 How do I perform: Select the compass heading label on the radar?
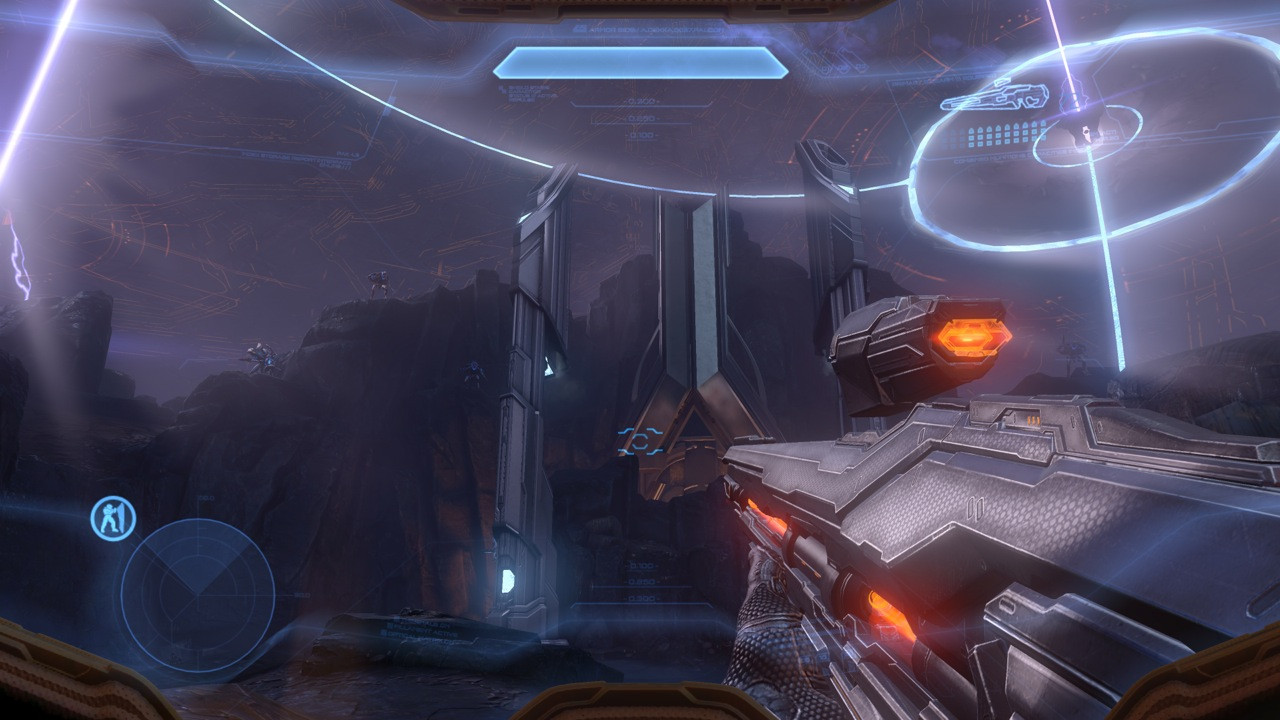[205, 497]
